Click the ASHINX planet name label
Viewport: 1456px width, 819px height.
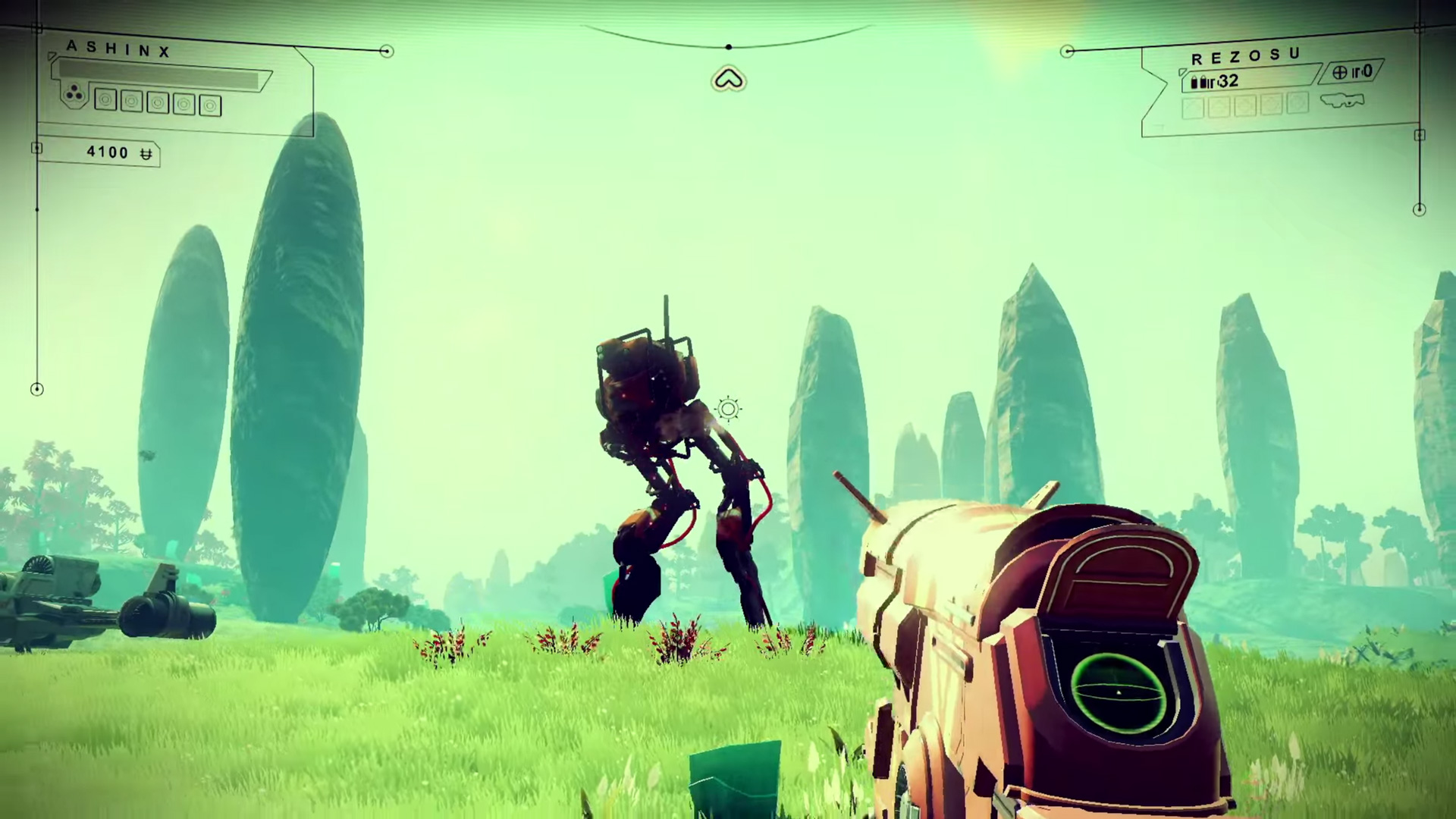coord(119,49)
